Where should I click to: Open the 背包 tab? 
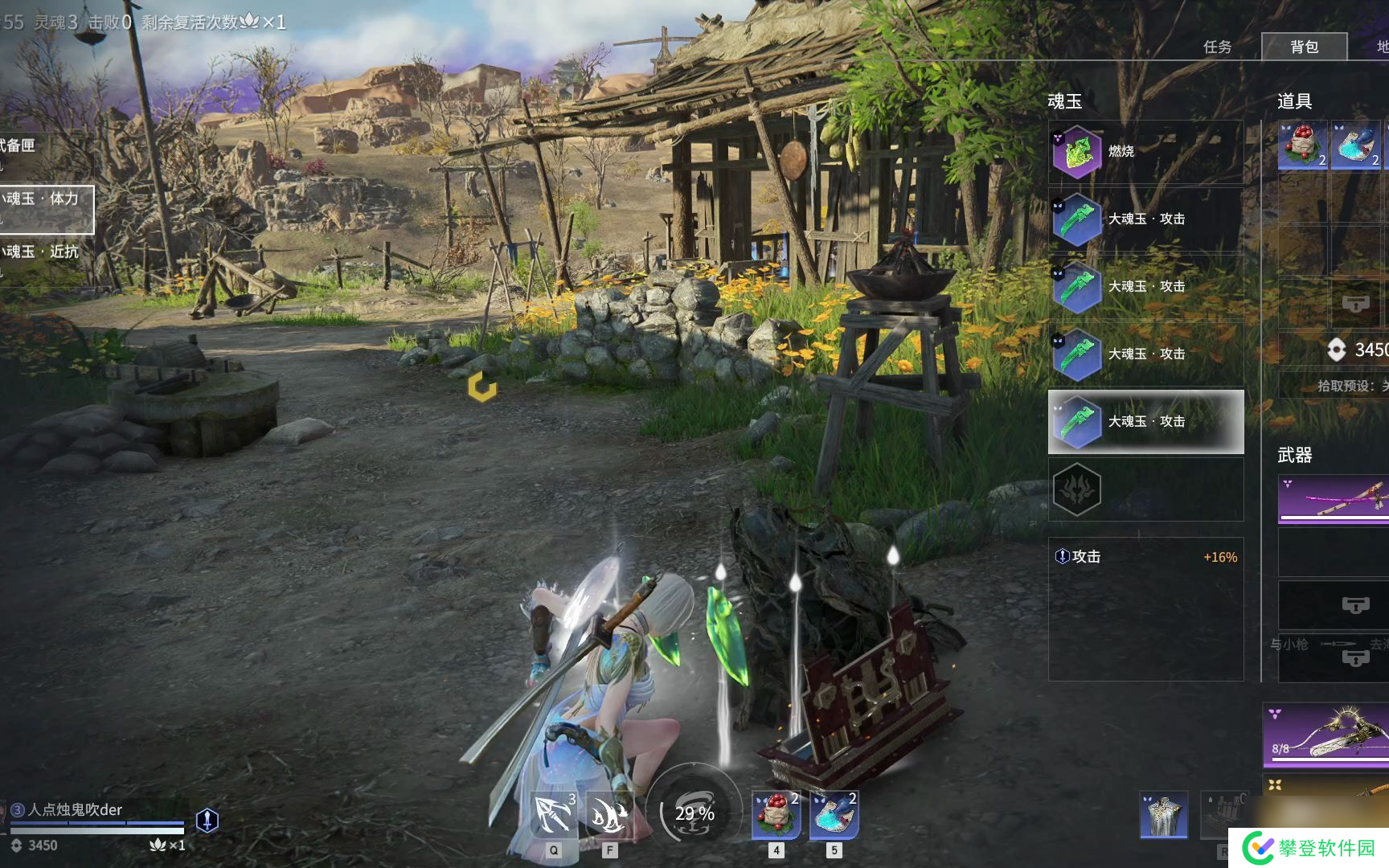(x=1304, y=47)
